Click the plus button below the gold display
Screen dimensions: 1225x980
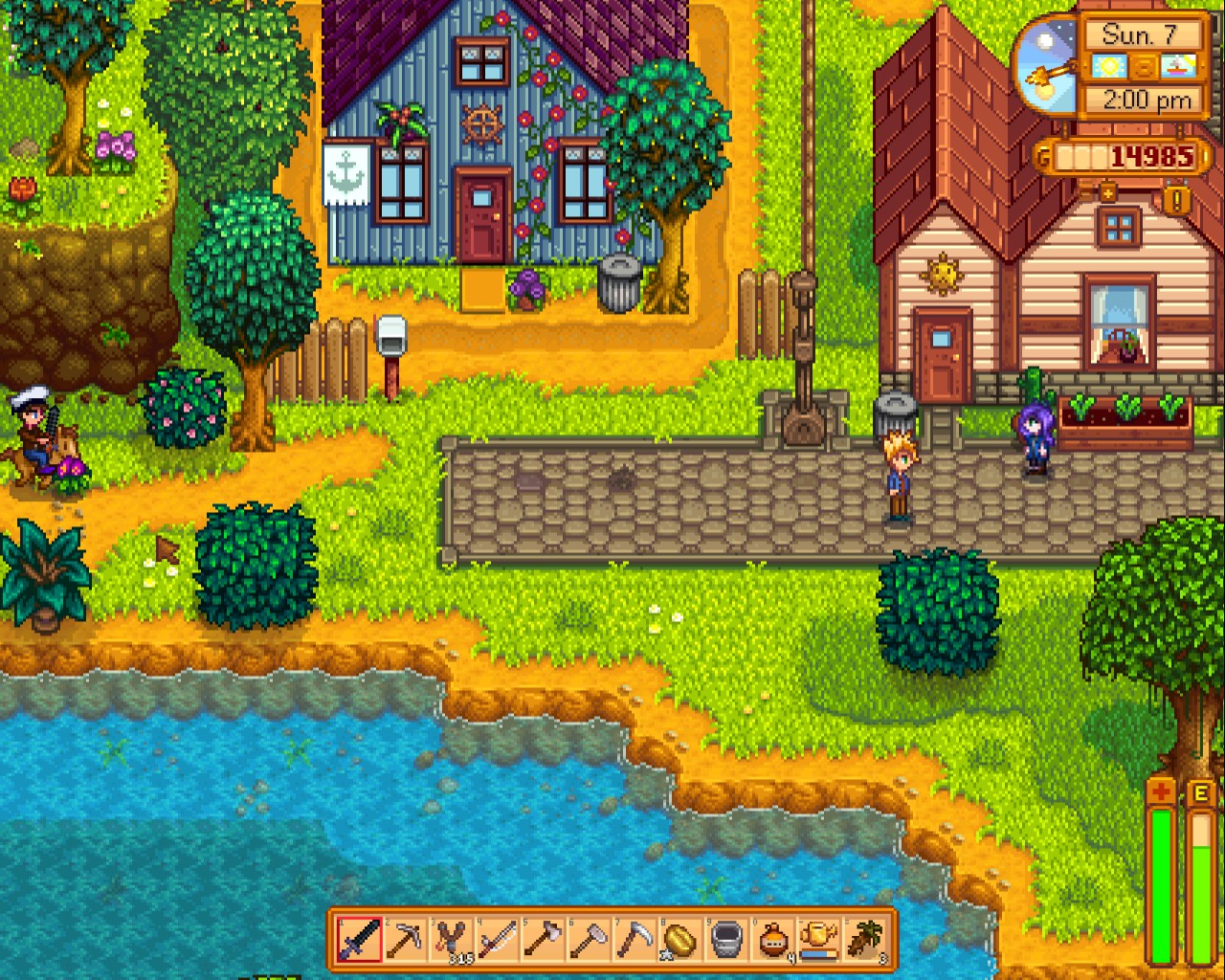point(1107,194)
